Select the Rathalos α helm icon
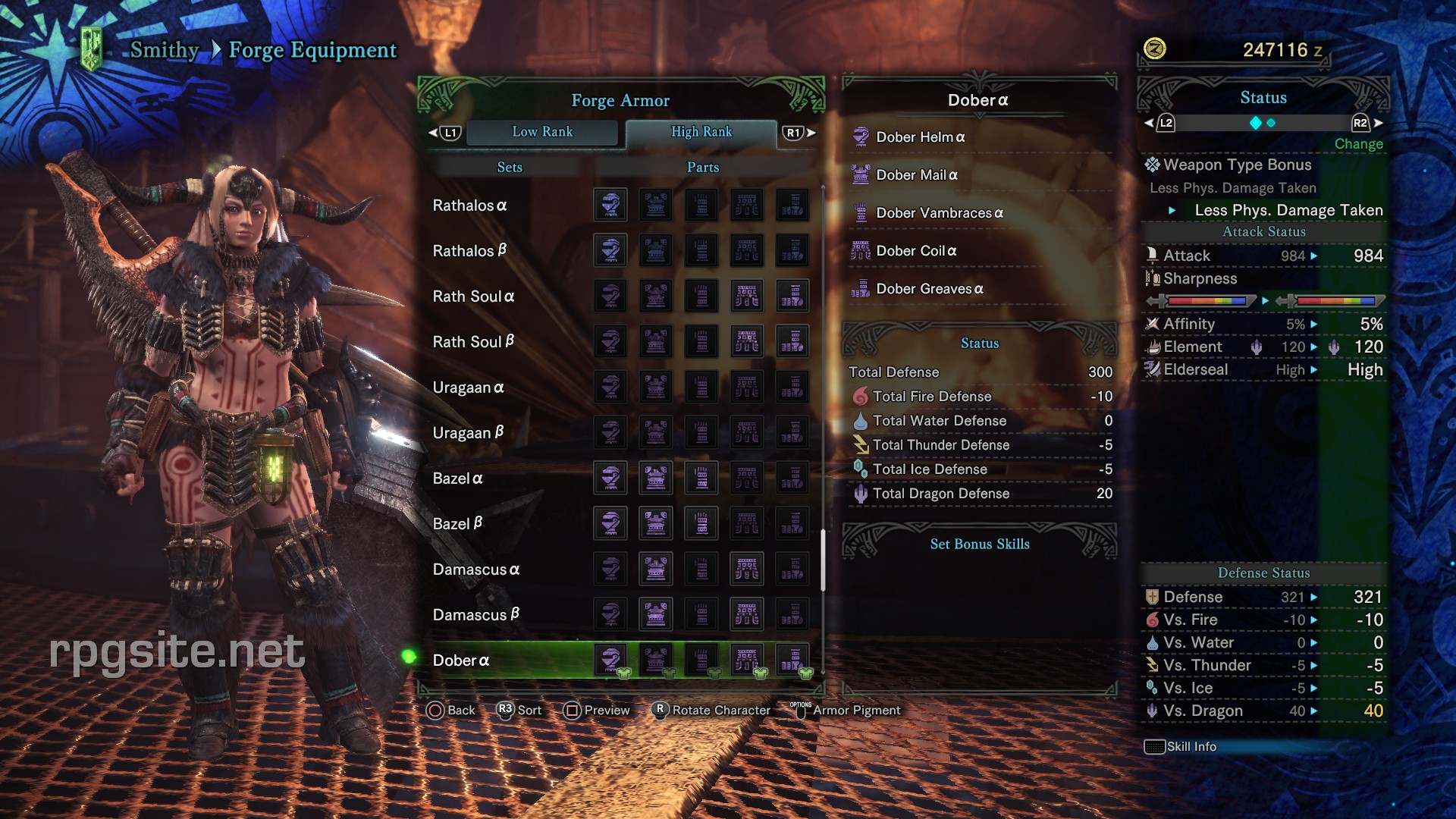 tap(610, 205)
